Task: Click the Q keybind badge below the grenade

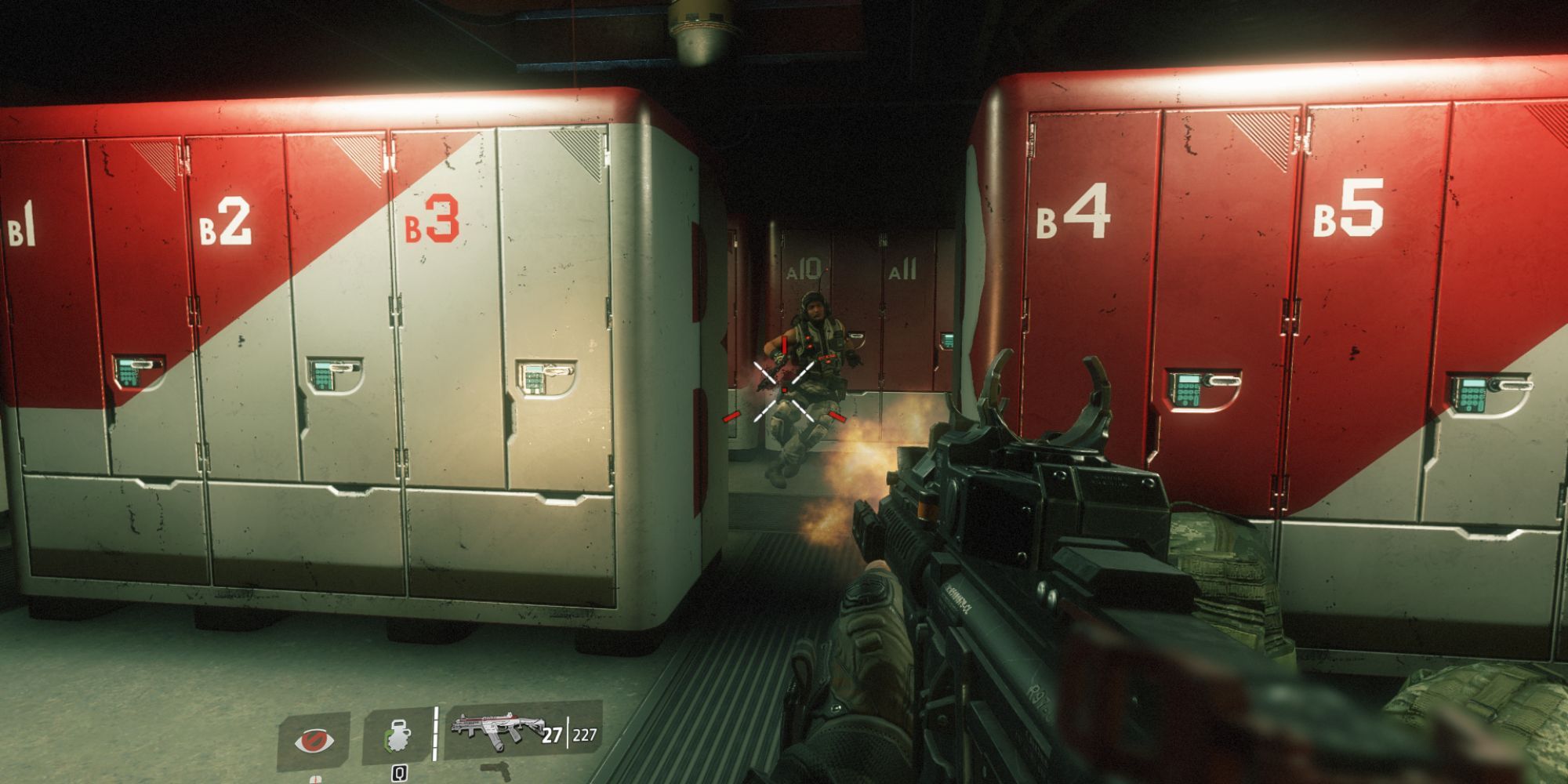Action: point(399,775)
